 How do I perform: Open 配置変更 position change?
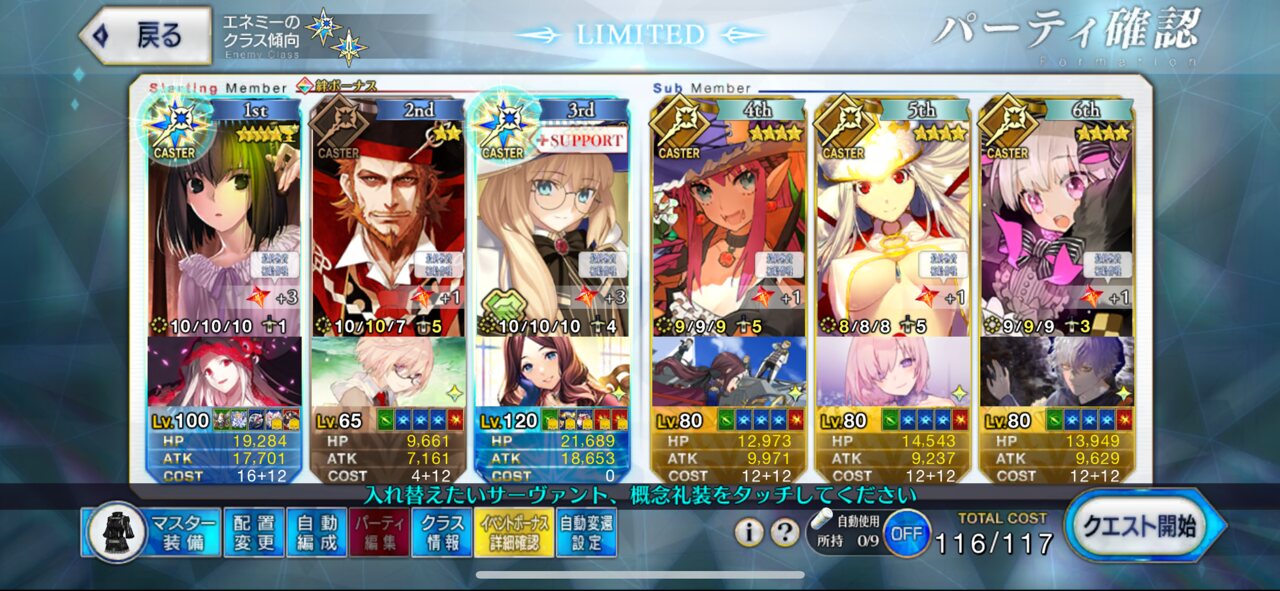point(253,532)
